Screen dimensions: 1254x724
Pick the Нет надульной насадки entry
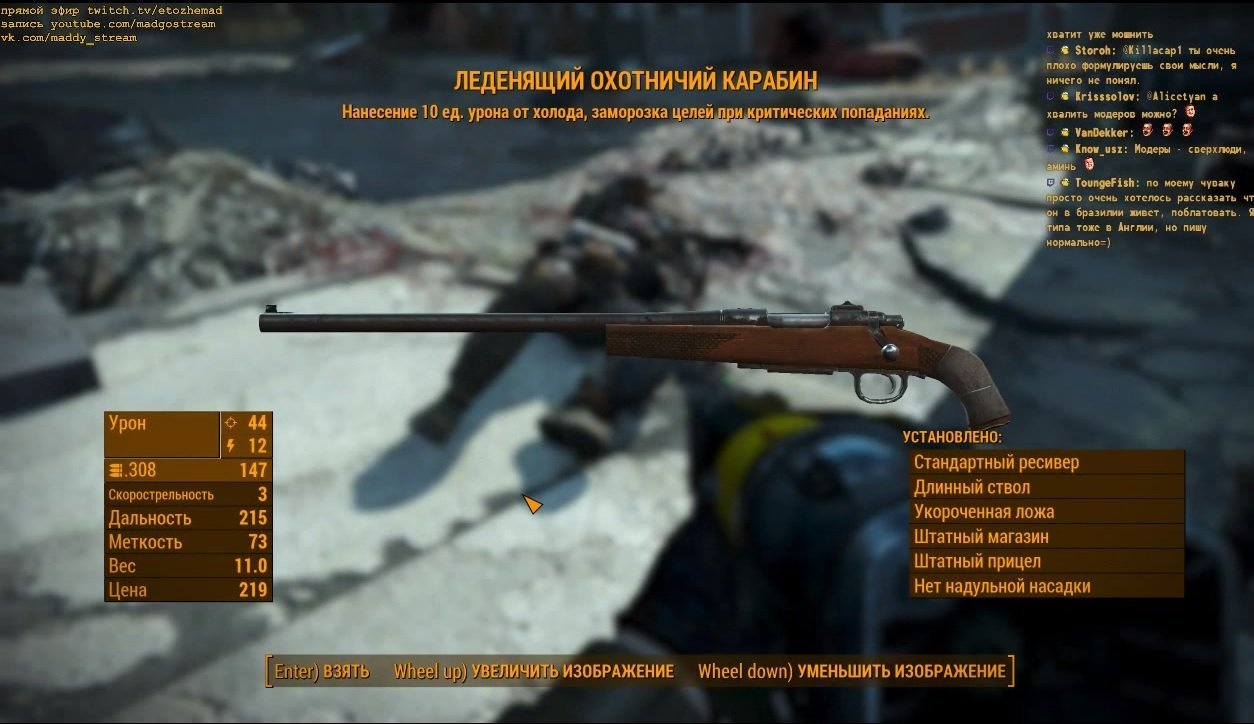pyautogui.click(x=1046, y=587)
